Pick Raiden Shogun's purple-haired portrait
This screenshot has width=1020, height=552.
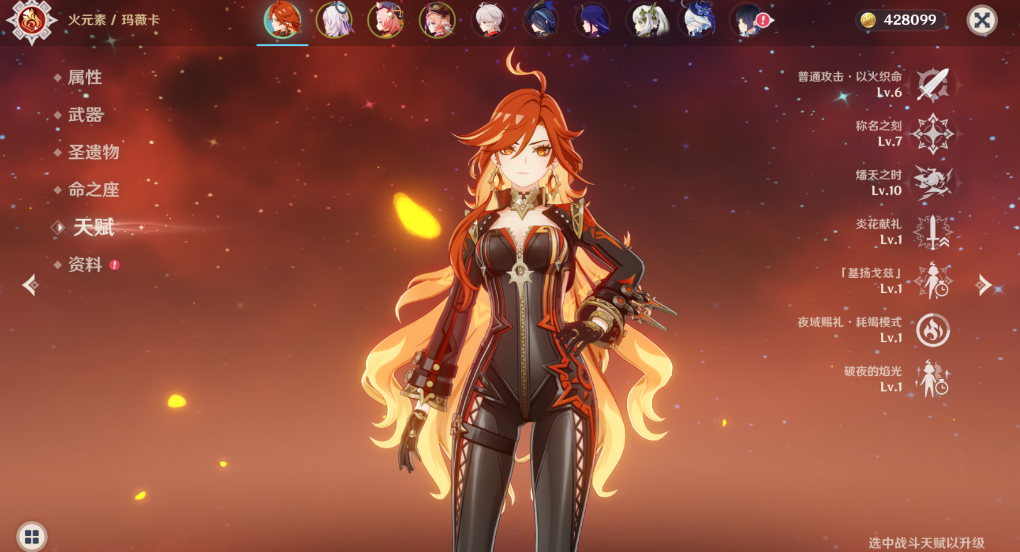[x=593, y=20]
